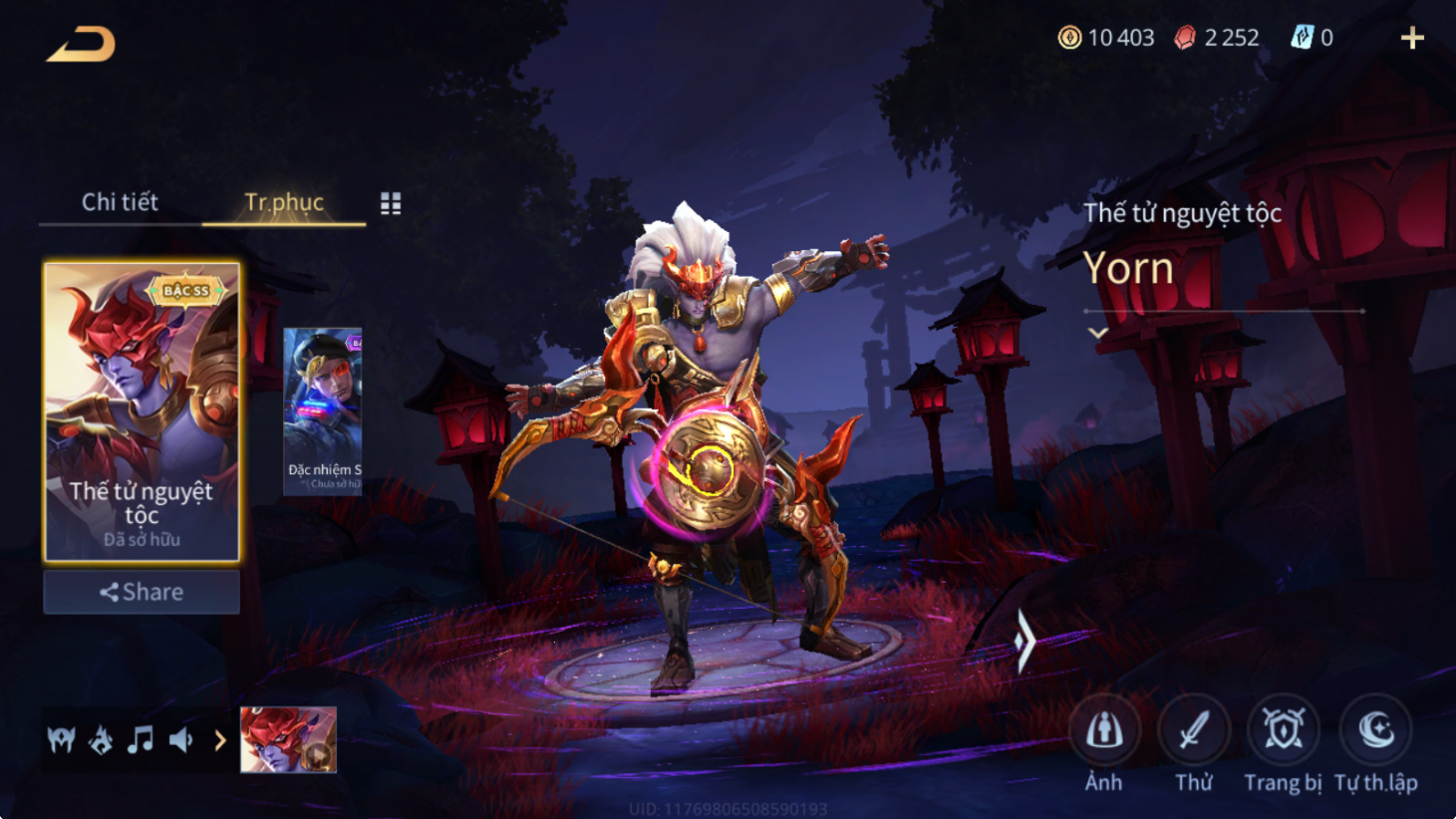Image resolution: width=1456 pixels, height=819 pixels.
Task: Click the helmet mask icon
Action: pyautogui.click(x=61, y=740)
